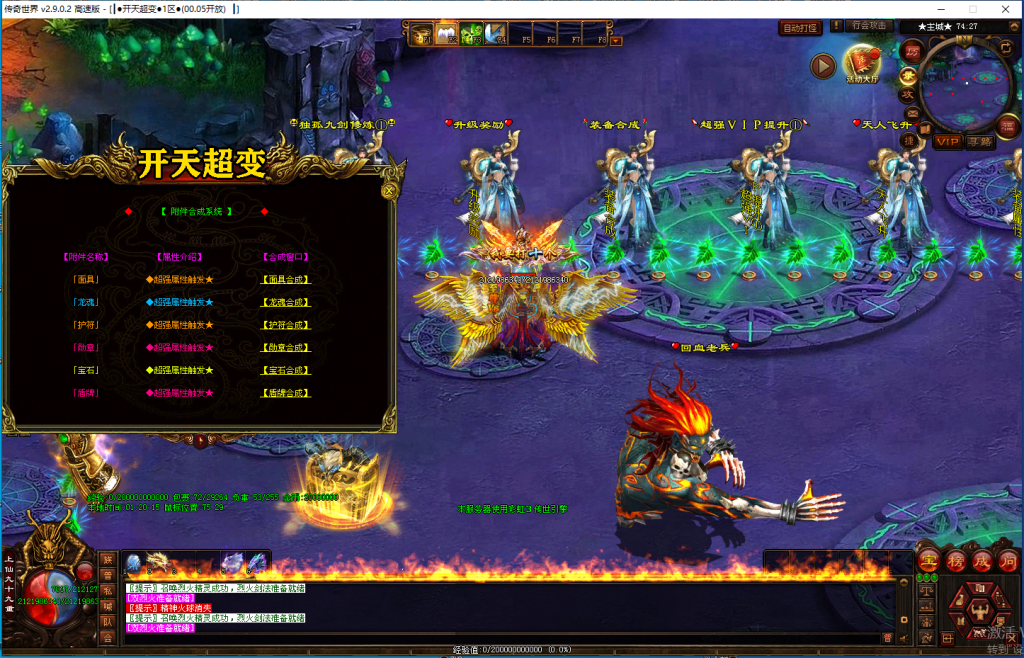
Task: Activate the 寻路 pathfinding button
Action: point(980,142)
